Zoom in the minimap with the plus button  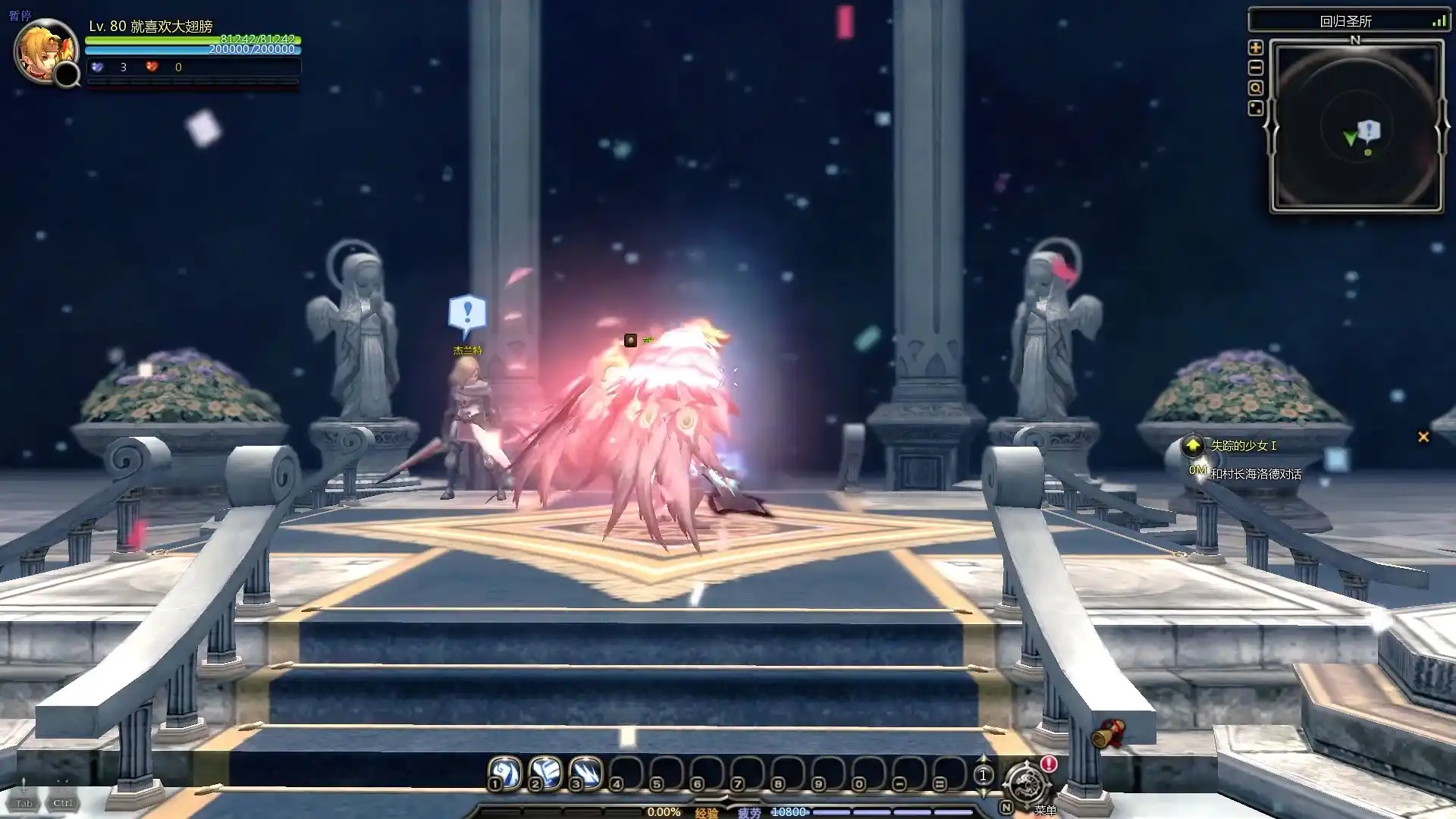coord(1256,48)
